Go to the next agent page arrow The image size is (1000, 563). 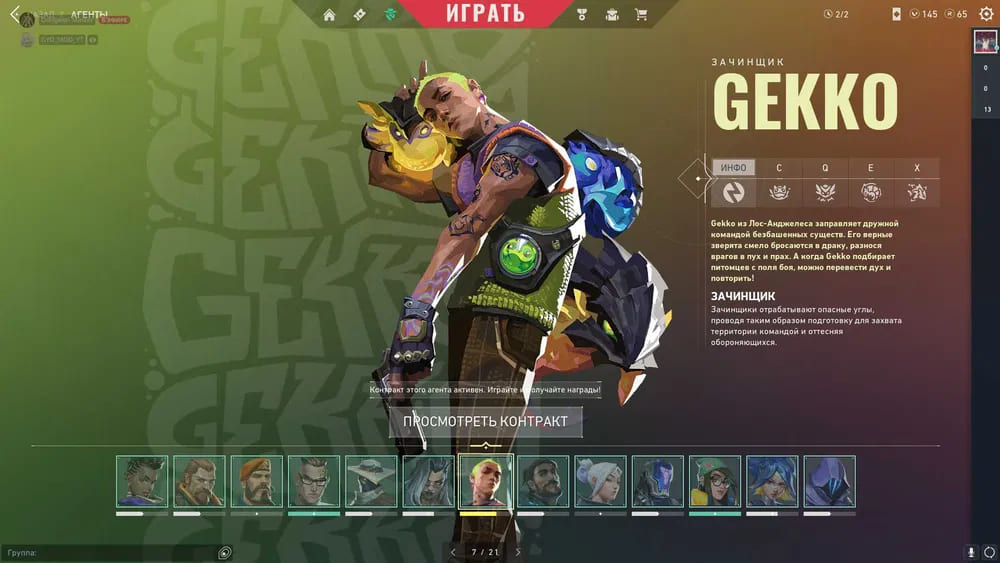518,552
